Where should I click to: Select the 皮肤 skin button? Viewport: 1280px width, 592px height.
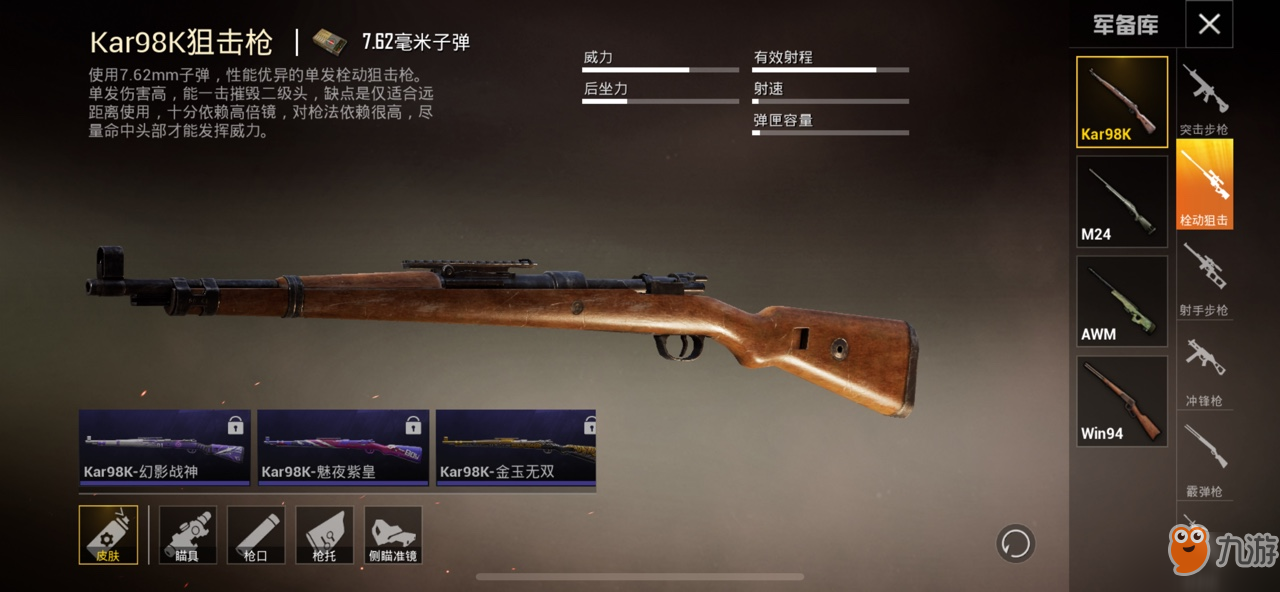(x=108, y=534)
